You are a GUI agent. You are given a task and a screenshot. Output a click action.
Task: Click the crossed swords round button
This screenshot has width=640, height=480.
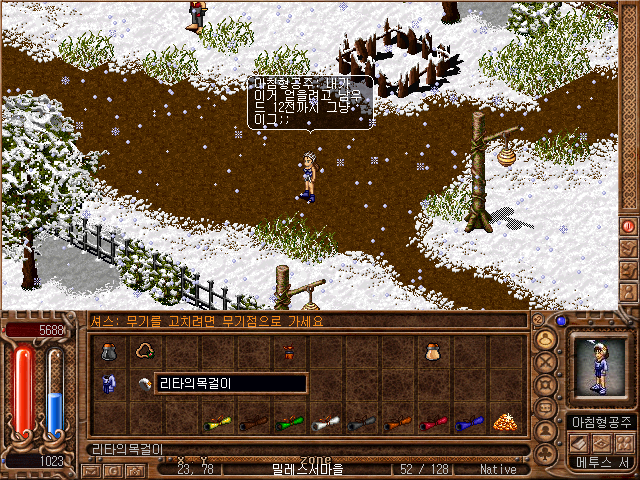click(546, 364)
